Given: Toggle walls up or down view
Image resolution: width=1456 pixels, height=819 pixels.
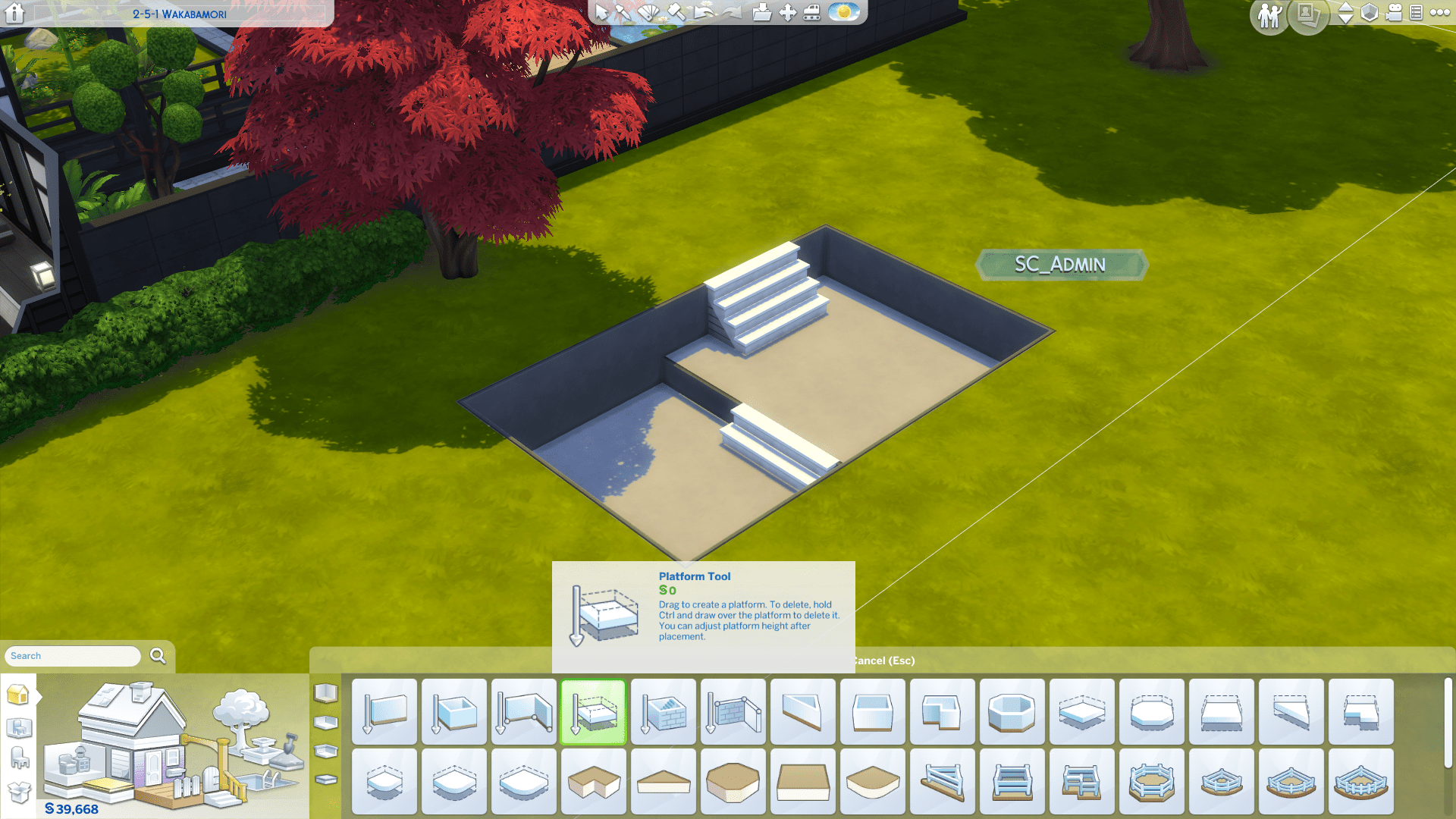Looking at the screenshot, I should tap(1346, 14).
